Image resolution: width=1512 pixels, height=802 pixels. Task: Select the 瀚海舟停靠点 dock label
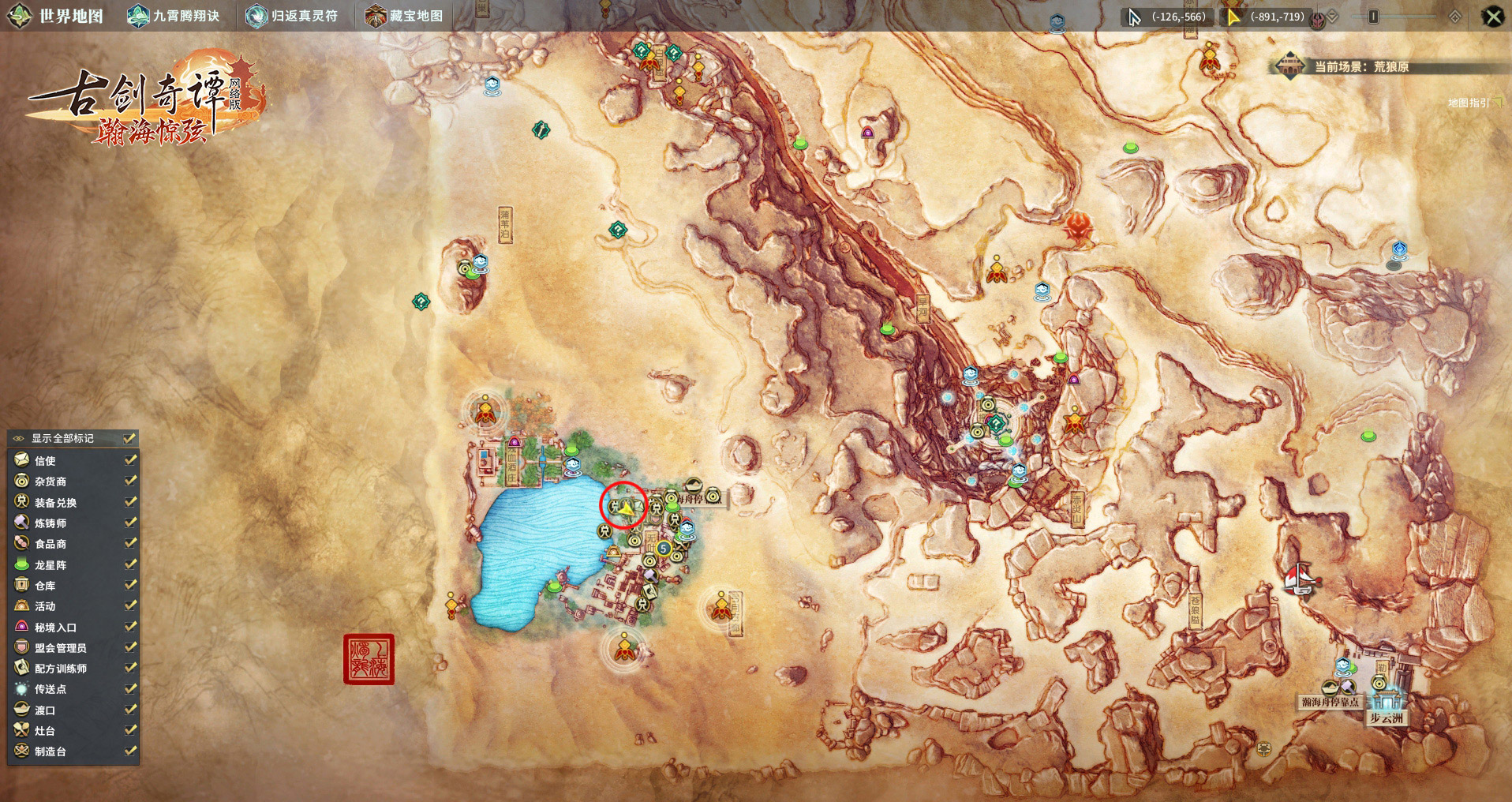(x=1330, y=702)
